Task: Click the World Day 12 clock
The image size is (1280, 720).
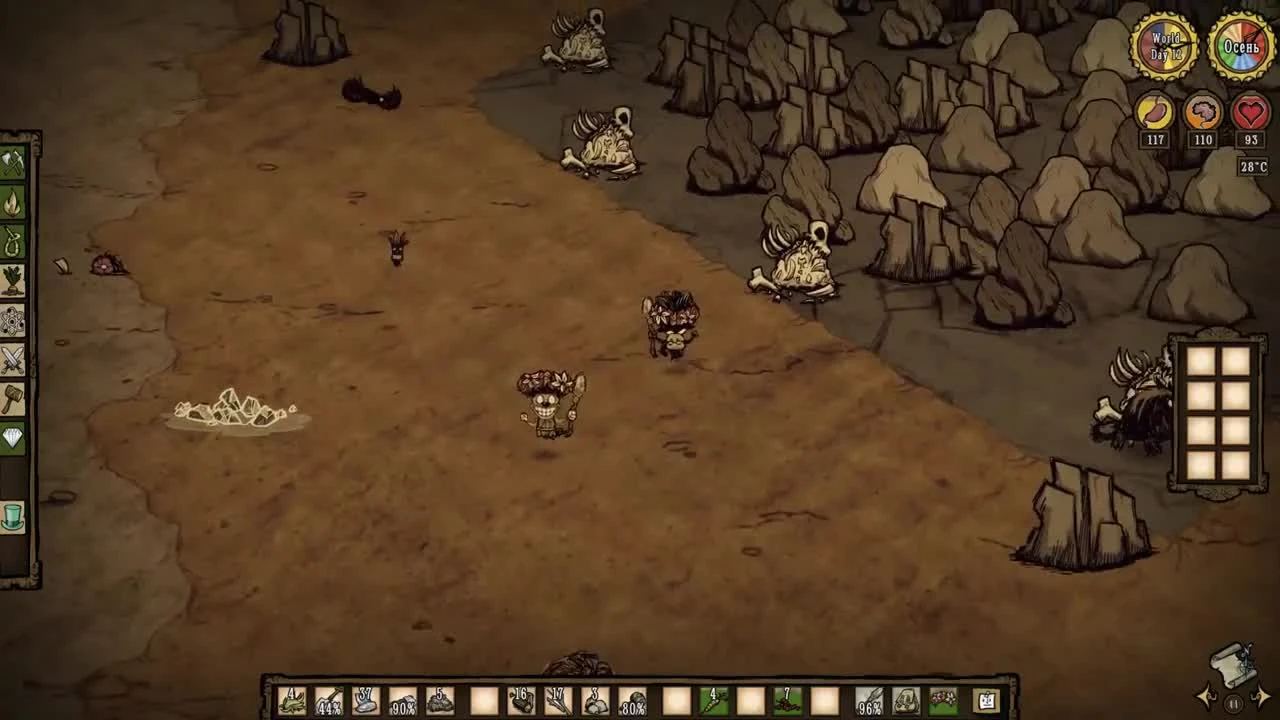Action: [1166, 45]
